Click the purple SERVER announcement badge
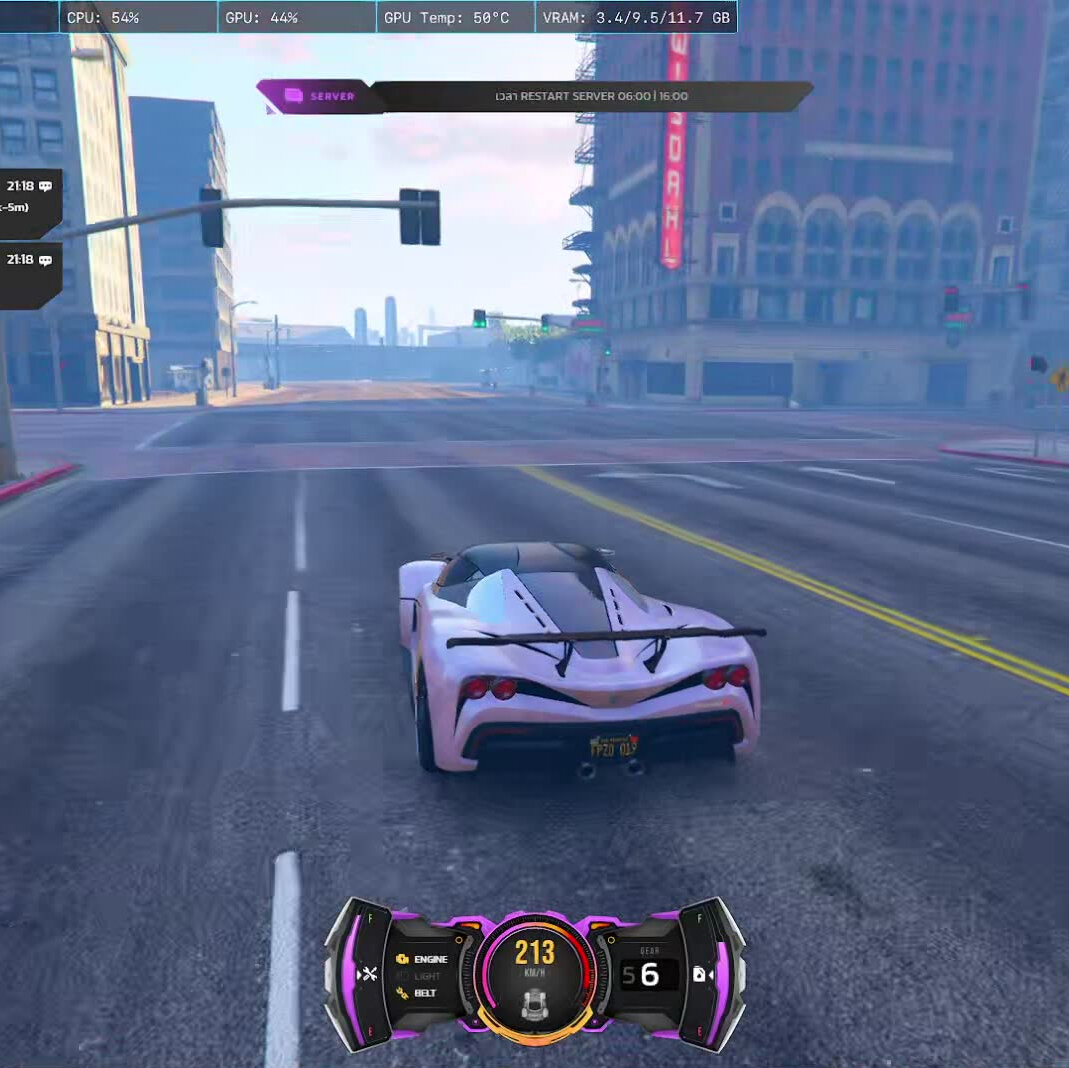The image size is (1069, 1068). pyautogui.click(x=318, y=96)
